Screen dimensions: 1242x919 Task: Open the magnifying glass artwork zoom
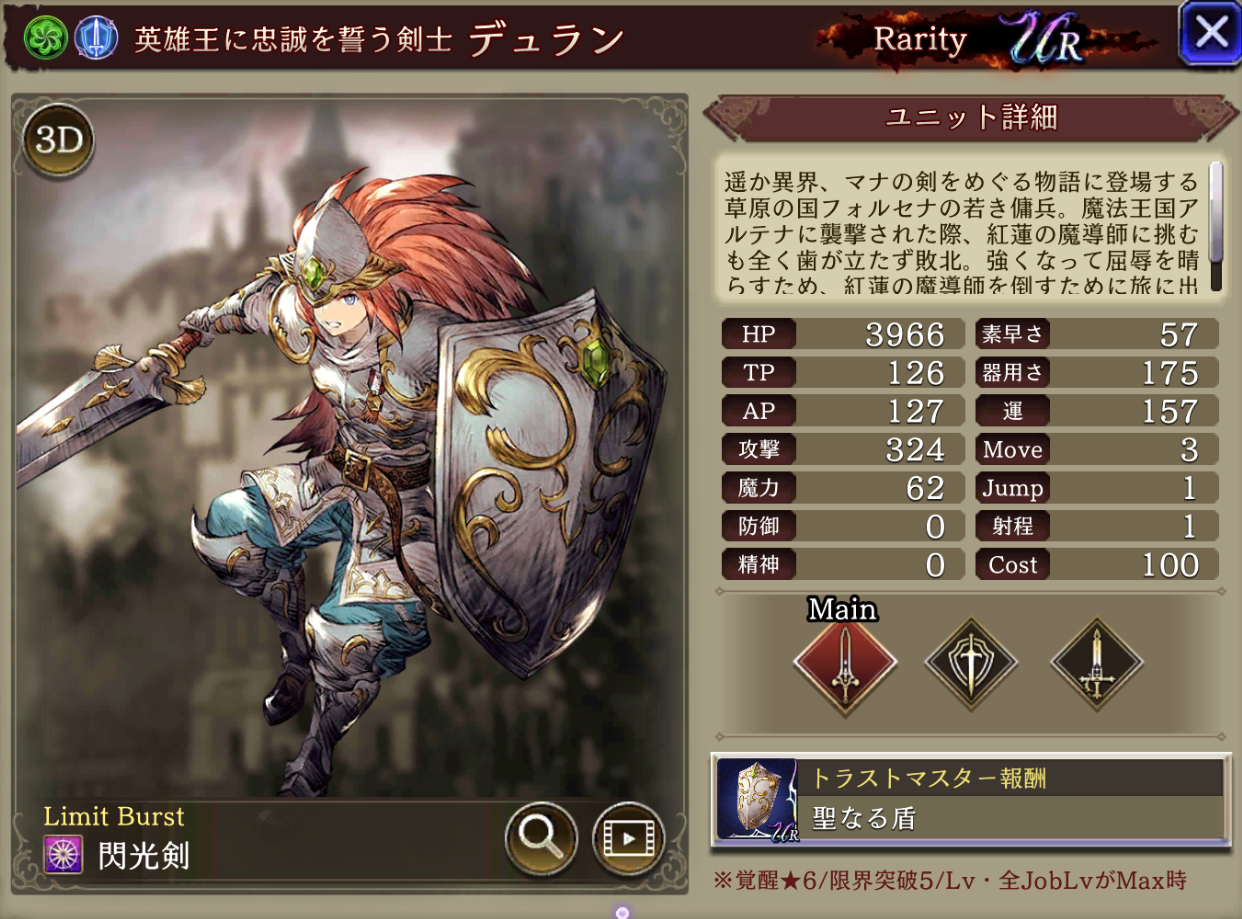541,837
